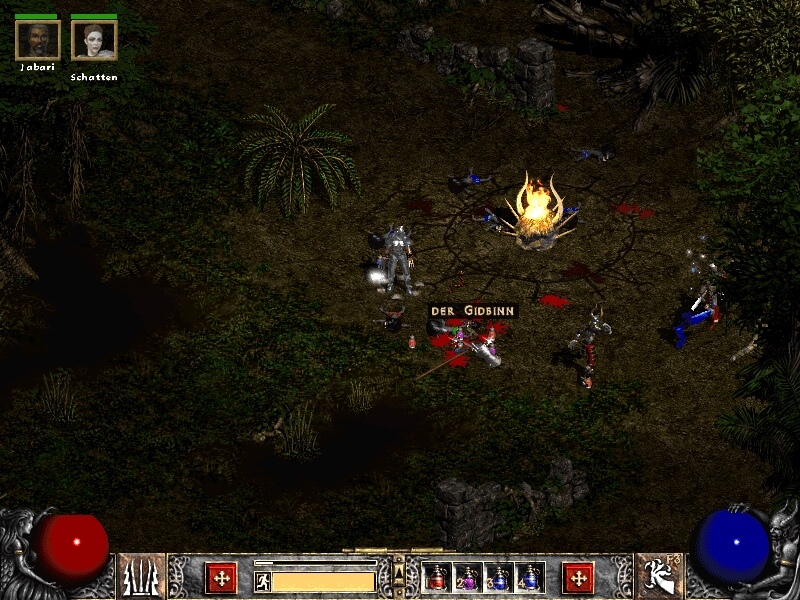
Task: Open the left-hand attack skill selector
Action: click(142, 577)
